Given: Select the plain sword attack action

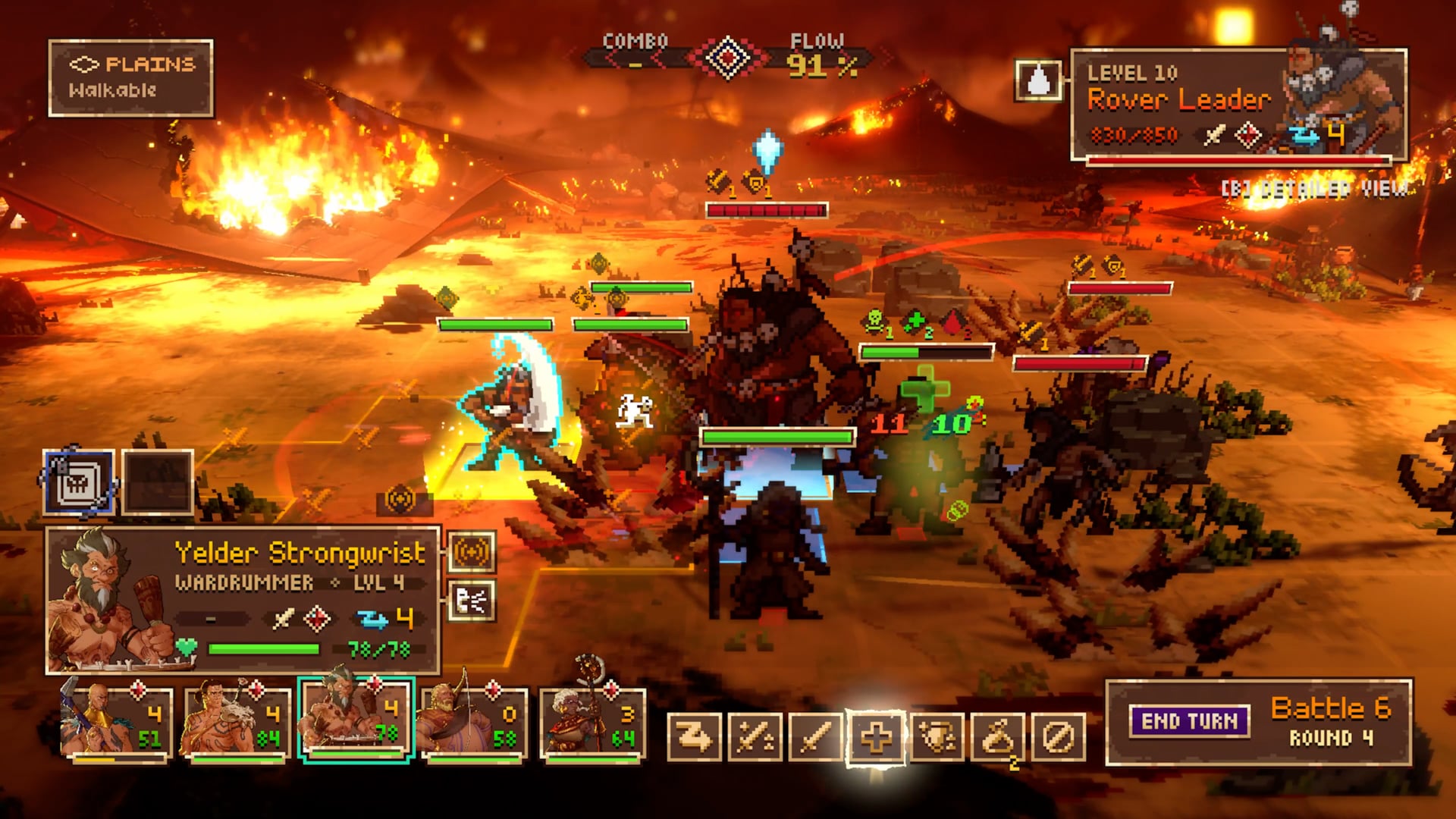Looking at the screenshot, I should [815, 736].
